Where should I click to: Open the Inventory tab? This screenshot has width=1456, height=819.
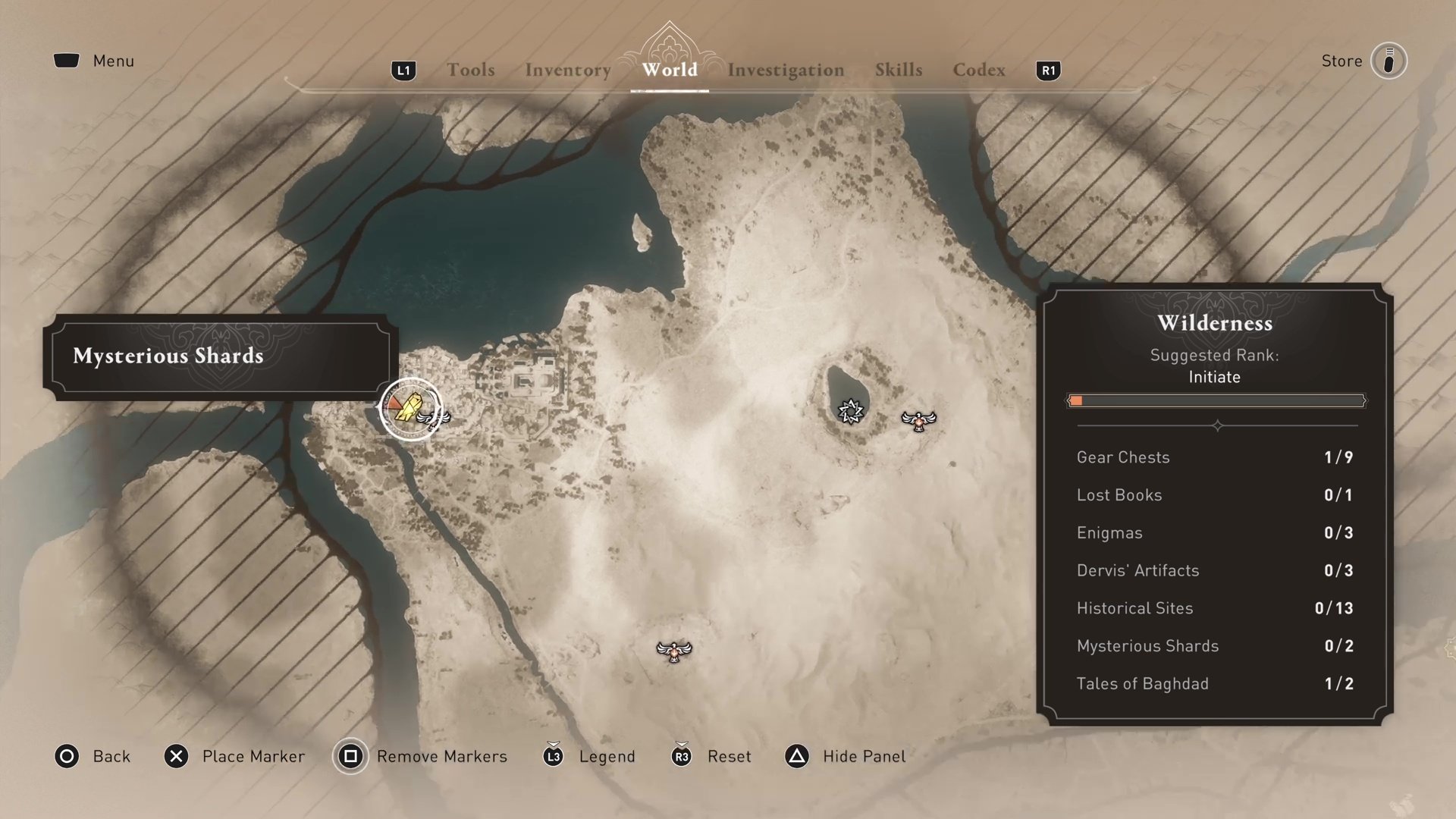567,70
